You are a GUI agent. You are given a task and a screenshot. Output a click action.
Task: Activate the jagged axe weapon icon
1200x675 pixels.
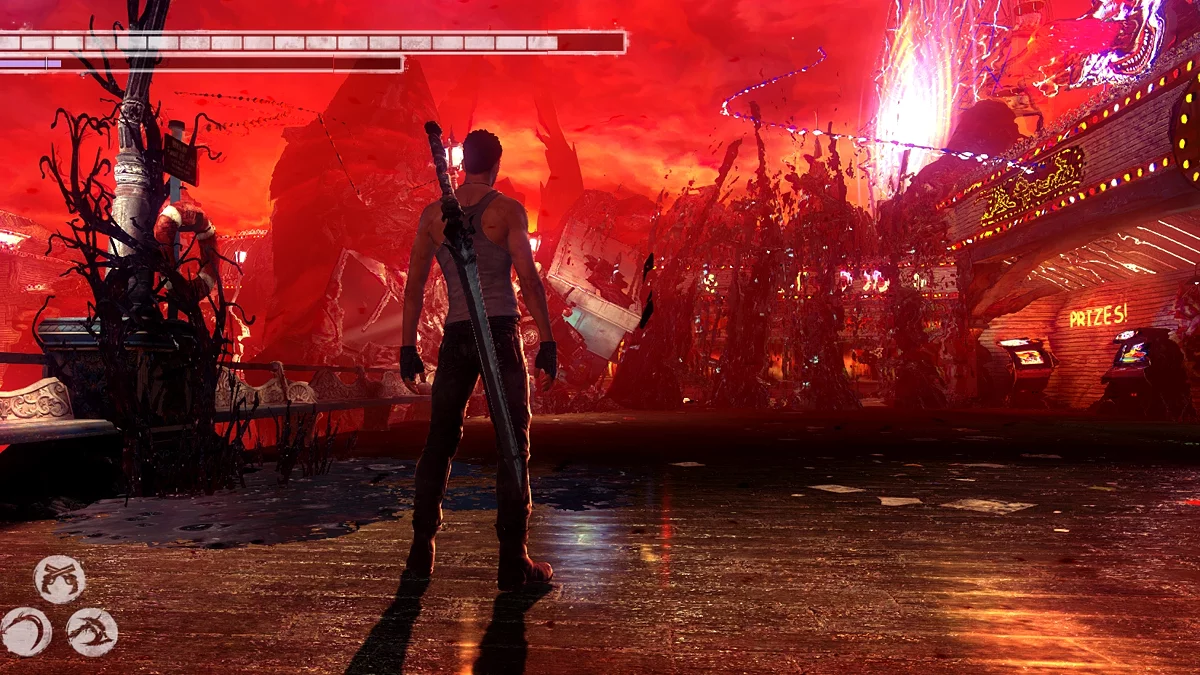92,631
